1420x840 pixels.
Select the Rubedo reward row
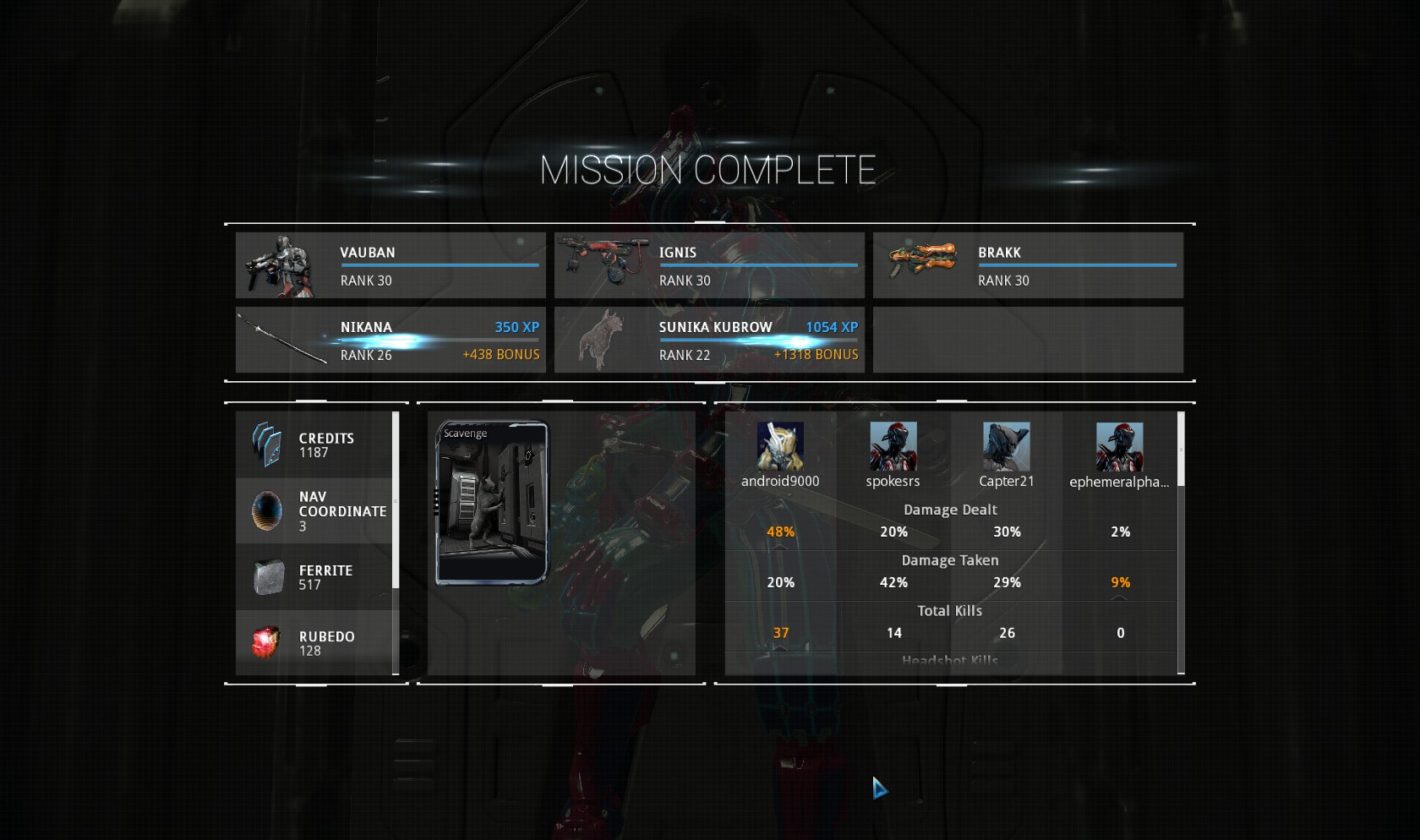click(x=314, y=643)
